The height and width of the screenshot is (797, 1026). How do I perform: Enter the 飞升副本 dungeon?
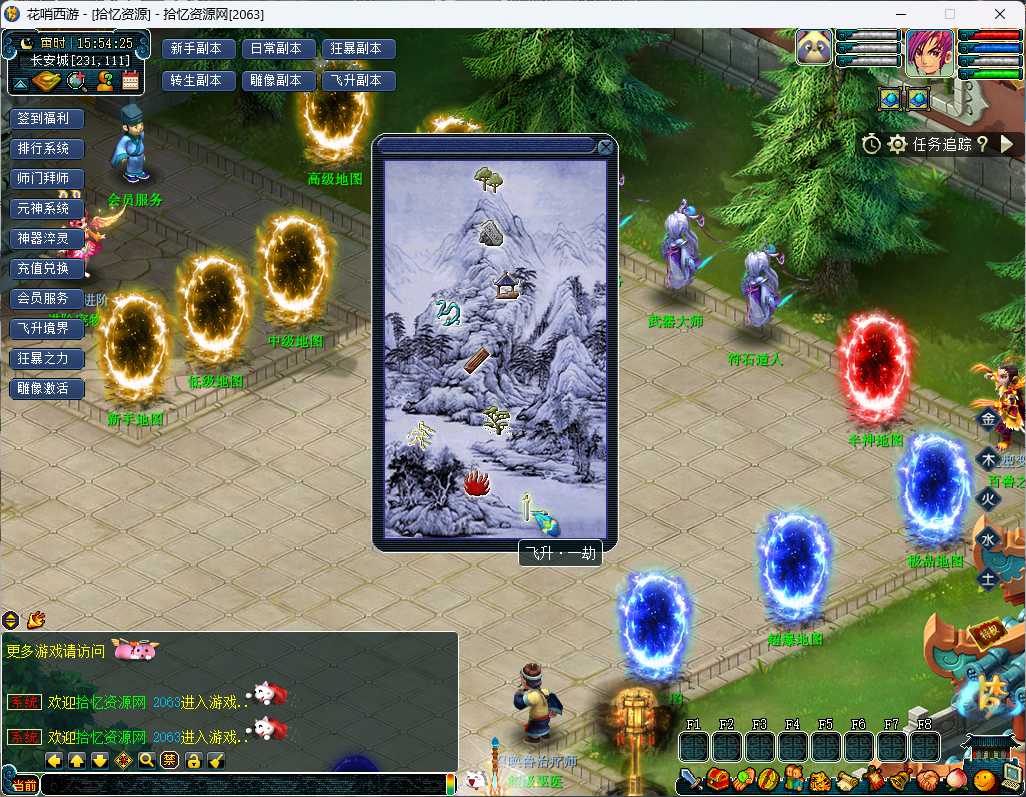357,81
